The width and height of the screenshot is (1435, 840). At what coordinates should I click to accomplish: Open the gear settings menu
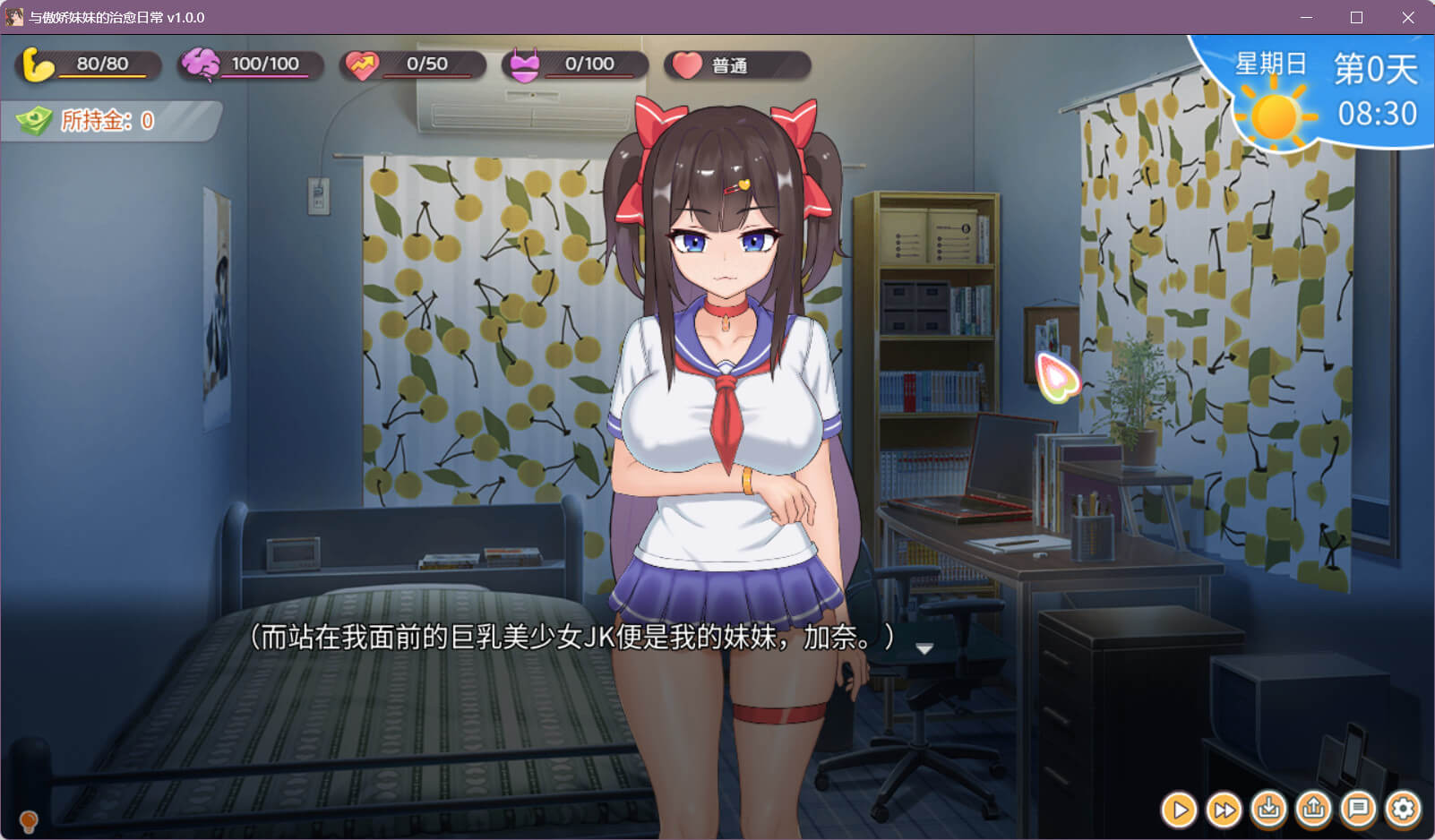pyautogui.click(x=1403, y=810)
